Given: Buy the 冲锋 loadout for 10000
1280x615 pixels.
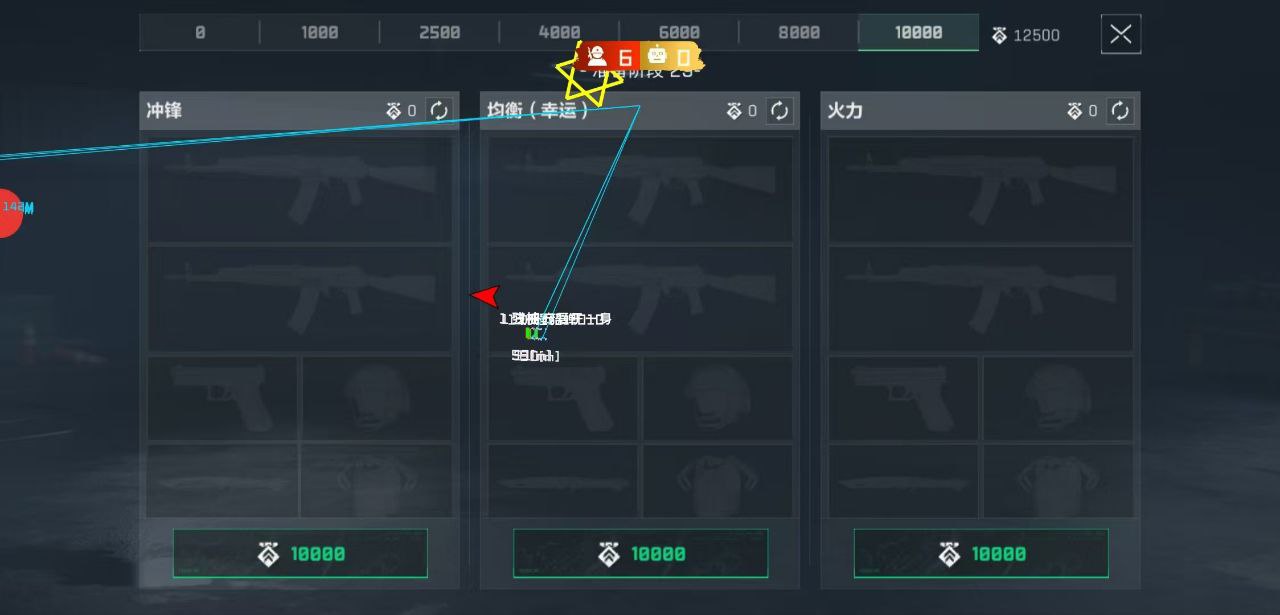Looking at the screenshot, I should point(300,554).
